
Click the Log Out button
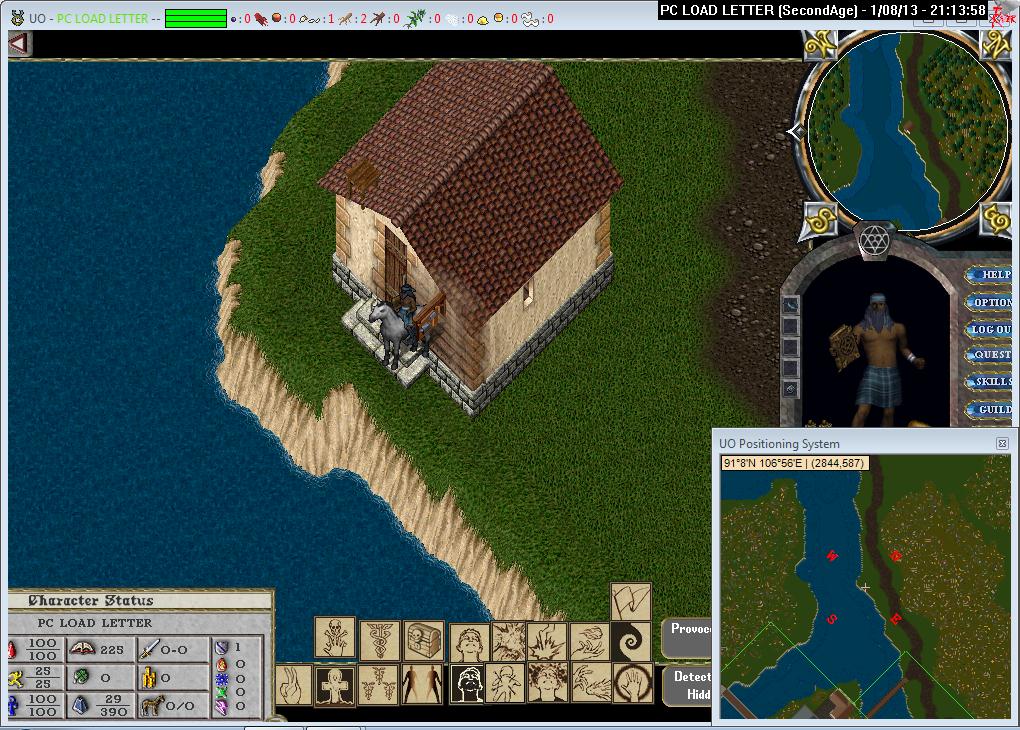coord(991,329)
